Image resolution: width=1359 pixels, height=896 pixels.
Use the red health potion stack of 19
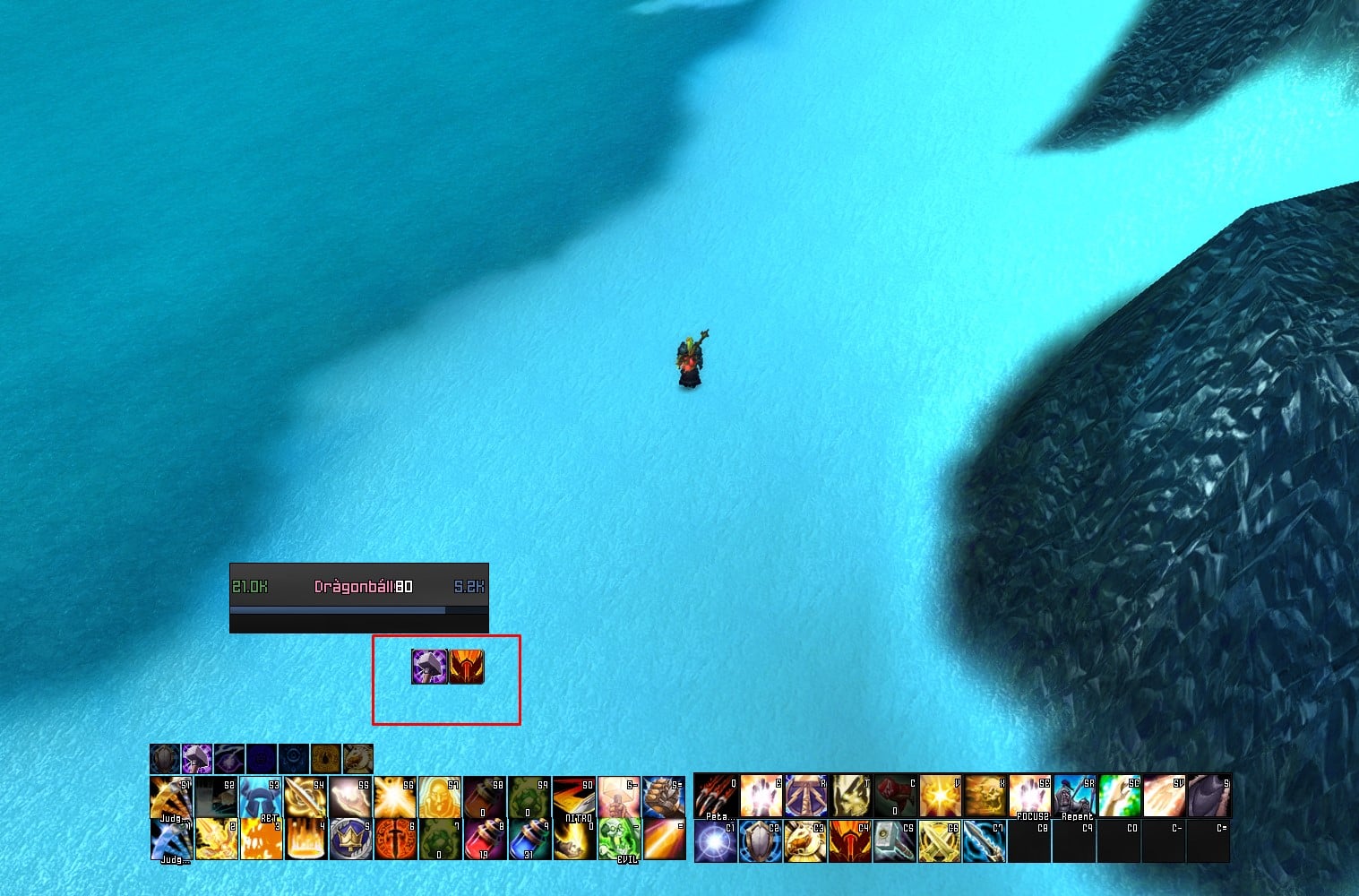(485, 840)
